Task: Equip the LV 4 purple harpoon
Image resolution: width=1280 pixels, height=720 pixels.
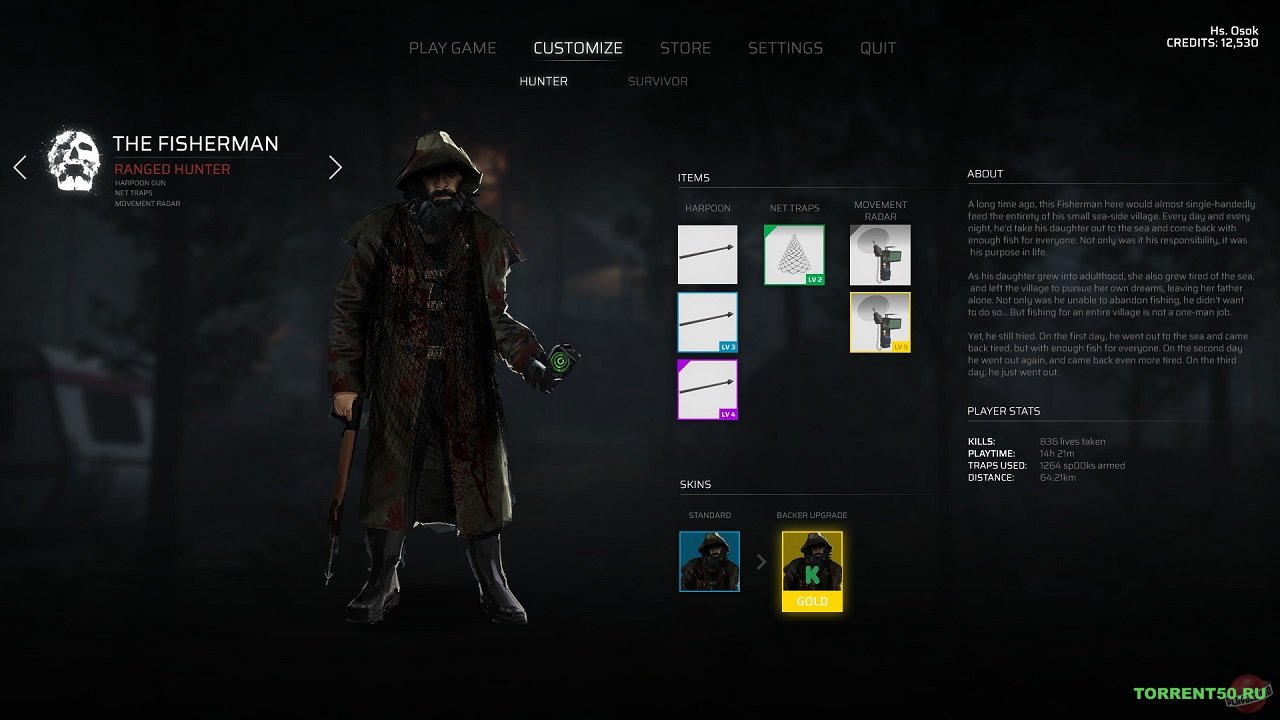Action: point(707,389)
